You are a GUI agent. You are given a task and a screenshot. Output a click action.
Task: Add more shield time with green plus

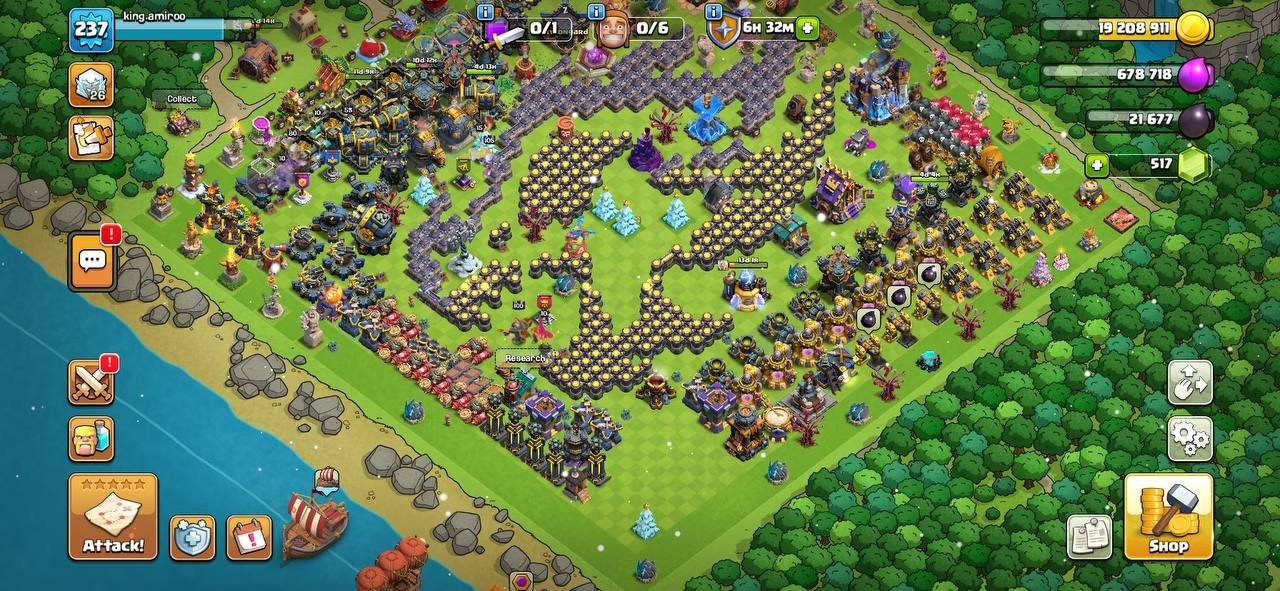coord(808,28)
